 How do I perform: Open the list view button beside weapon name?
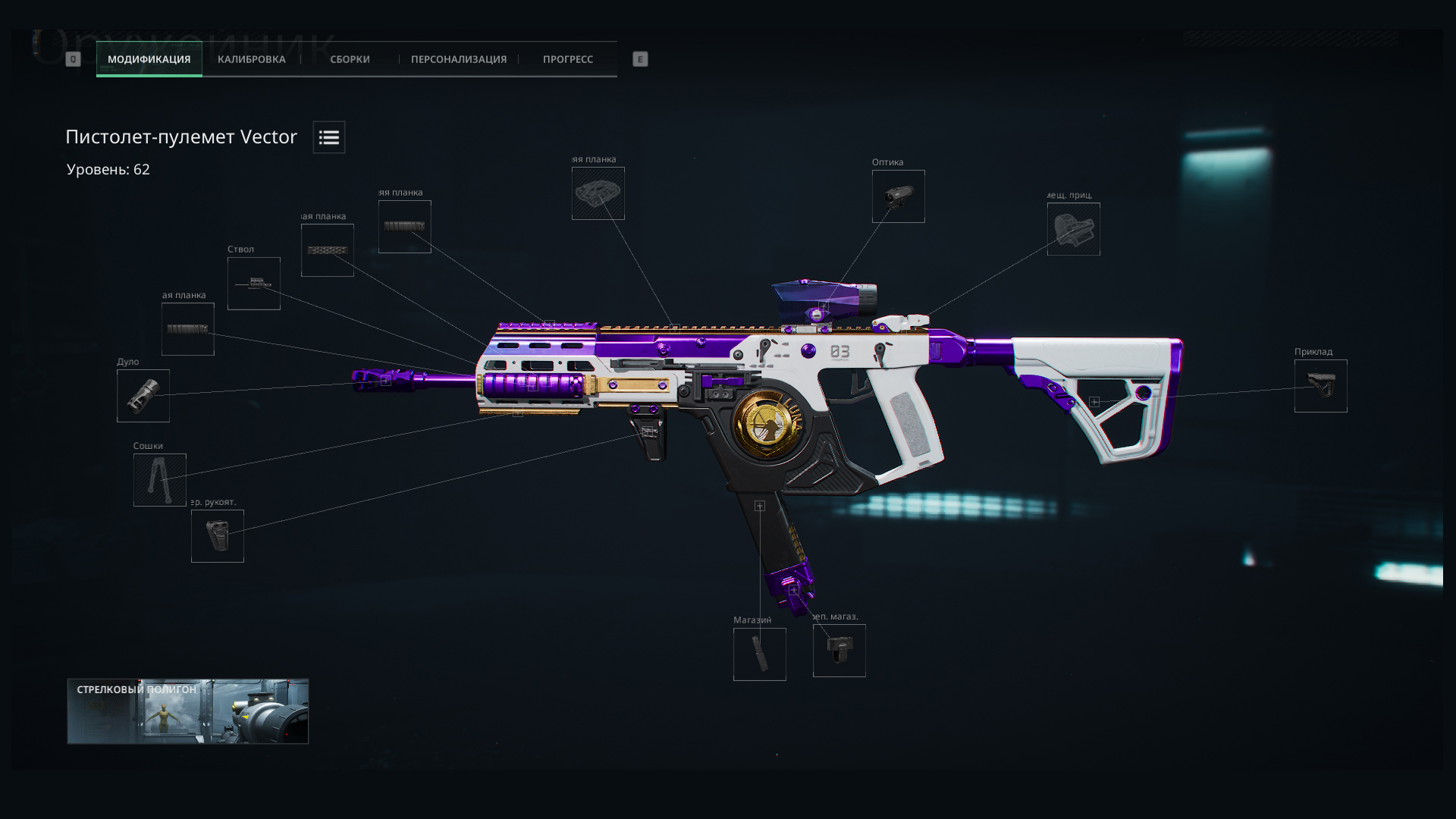[329, 137]
